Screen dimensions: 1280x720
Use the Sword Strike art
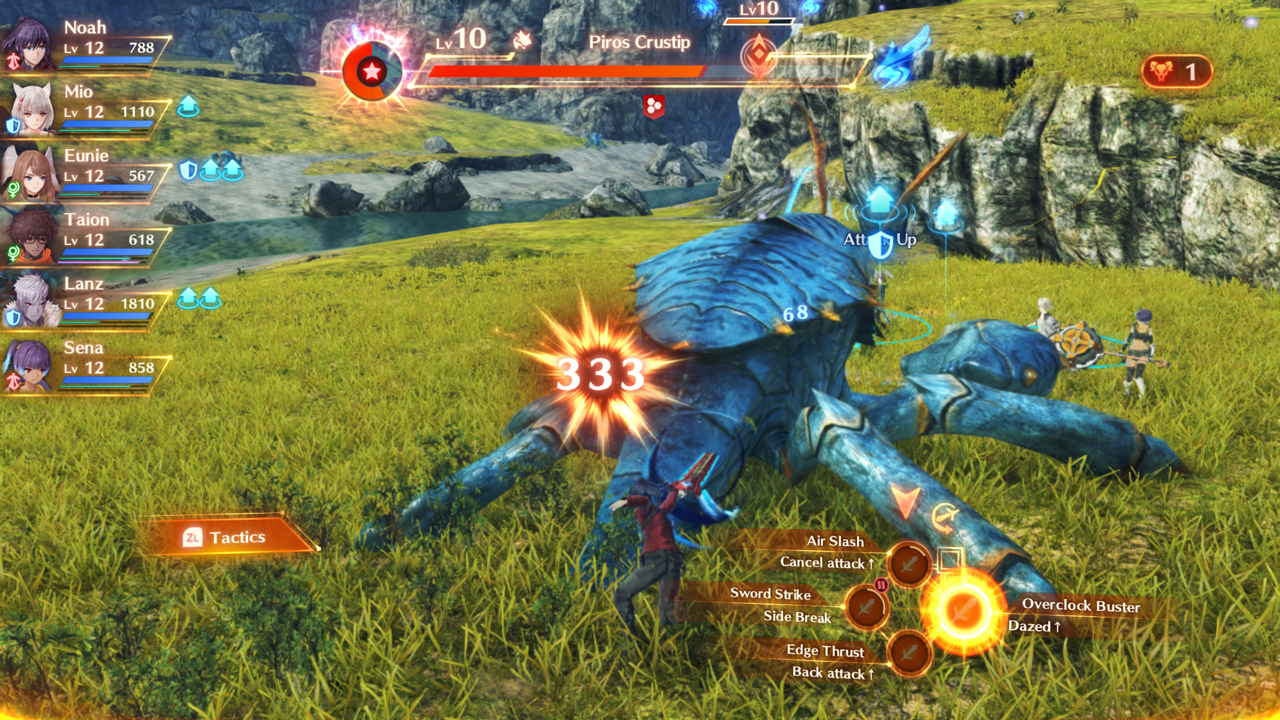[x=866, y=606]
